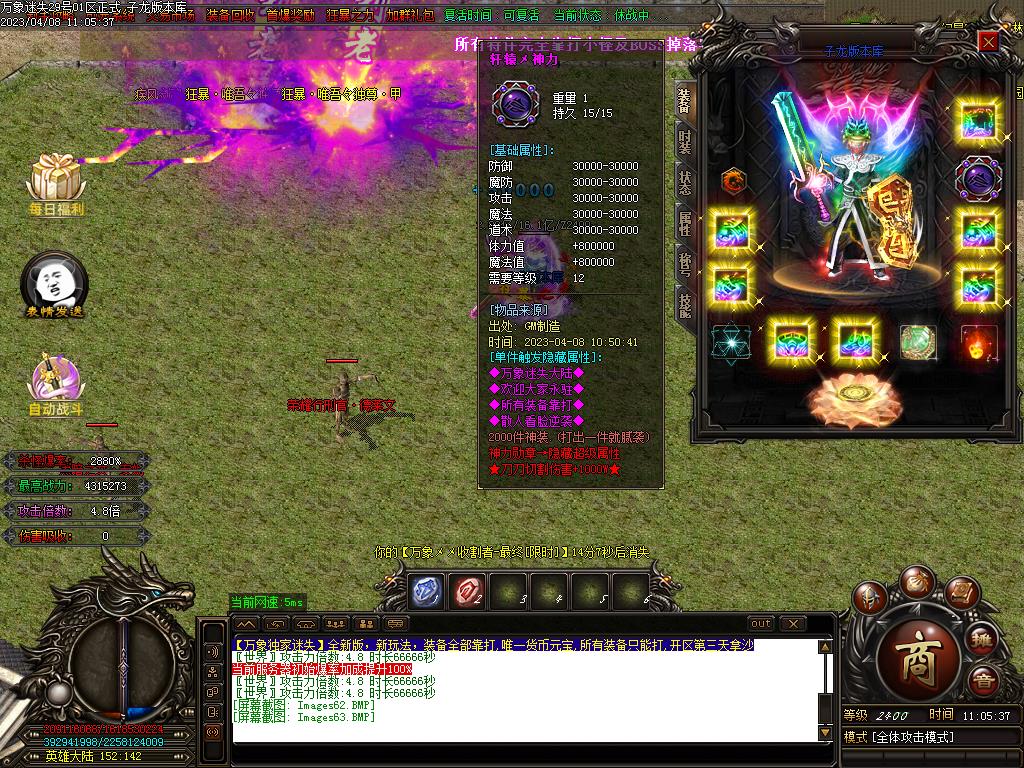The height and width of the screenshot is (768, 1024).
Task: Switch to the 时装 fashion tab
Action: (685, 142)
